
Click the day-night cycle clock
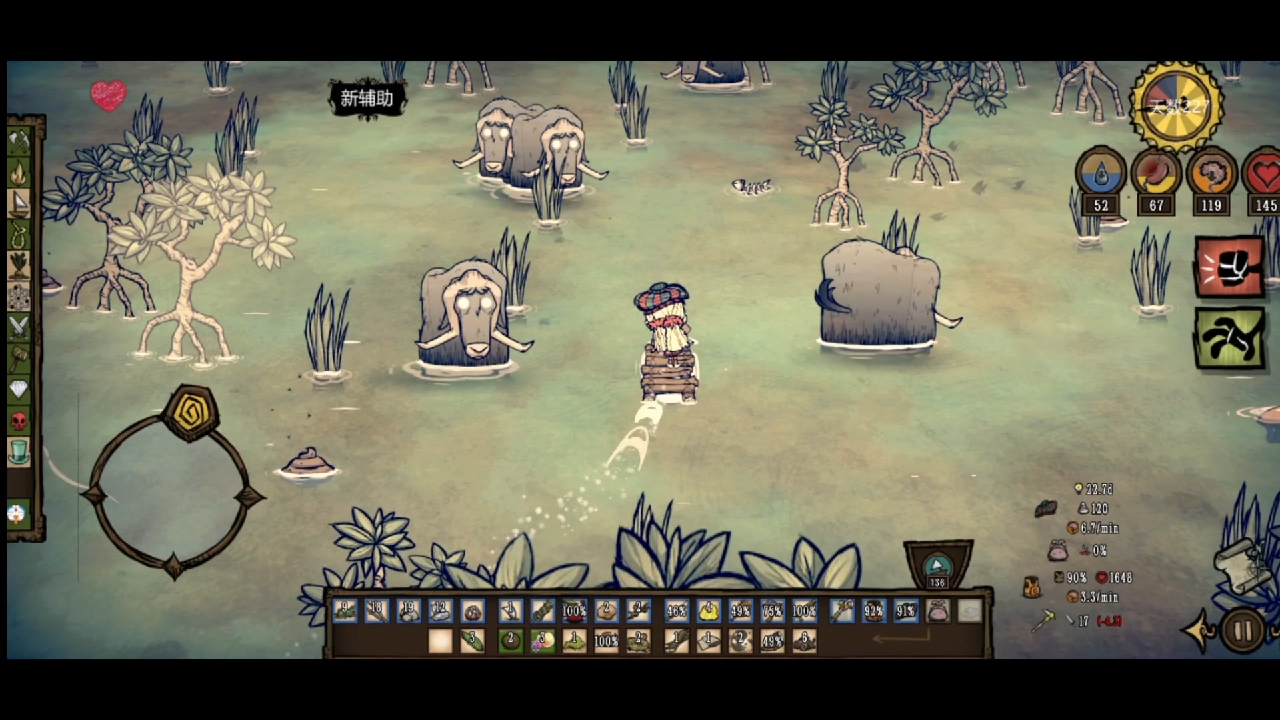(1177, 106)
